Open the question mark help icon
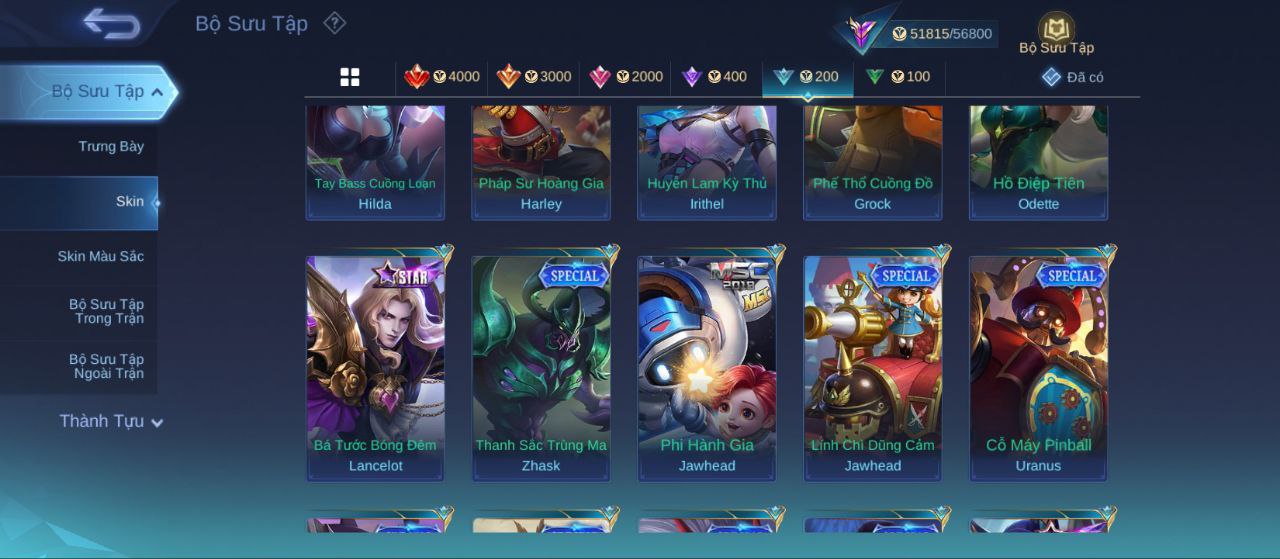The height and width of the screenshot is (559, 1280). 335,23
